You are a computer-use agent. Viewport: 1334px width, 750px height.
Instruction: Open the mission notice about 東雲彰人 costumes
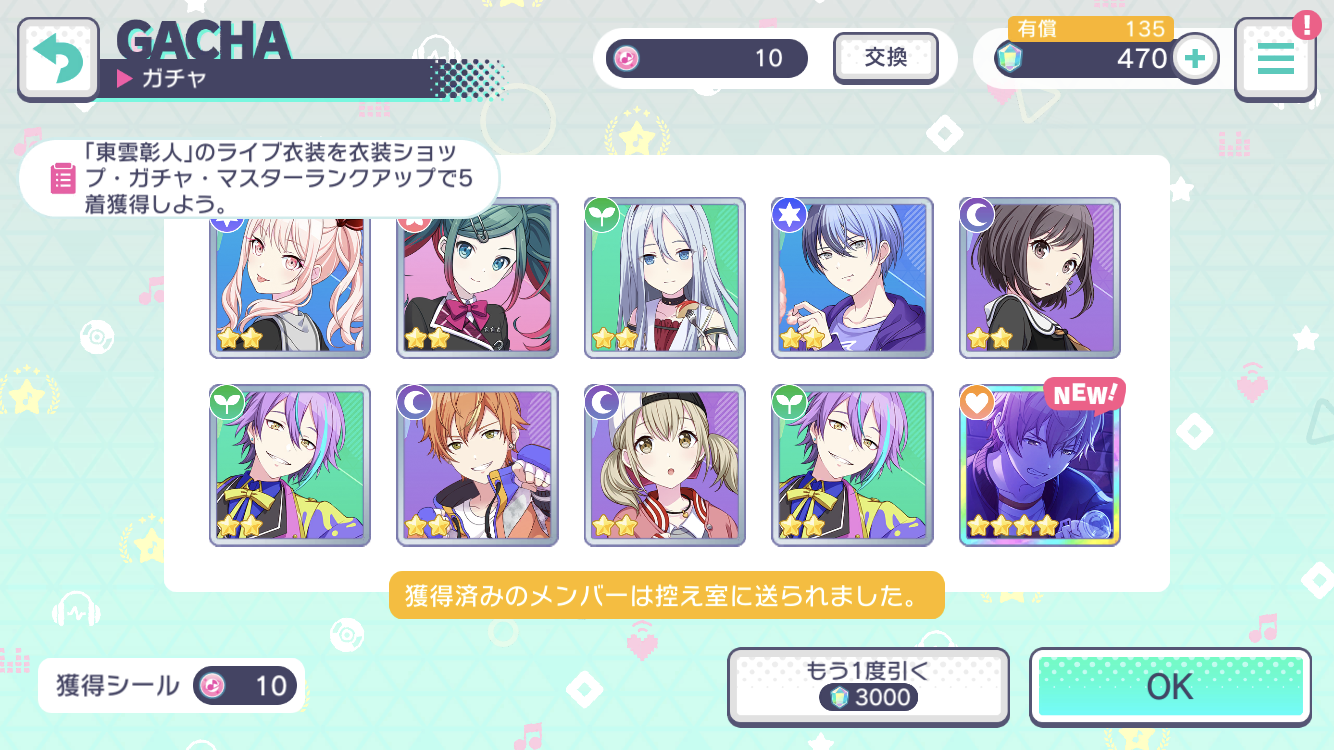coord(258,178)
